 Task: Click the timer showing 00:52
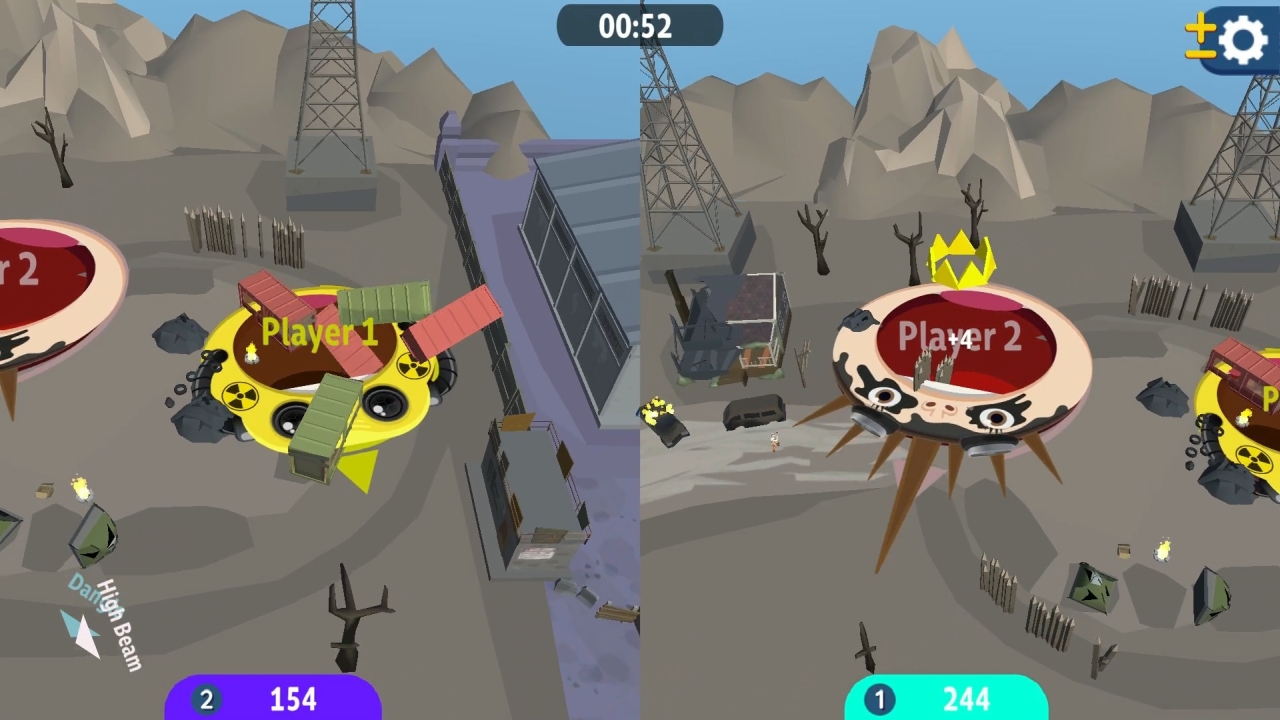639,26
